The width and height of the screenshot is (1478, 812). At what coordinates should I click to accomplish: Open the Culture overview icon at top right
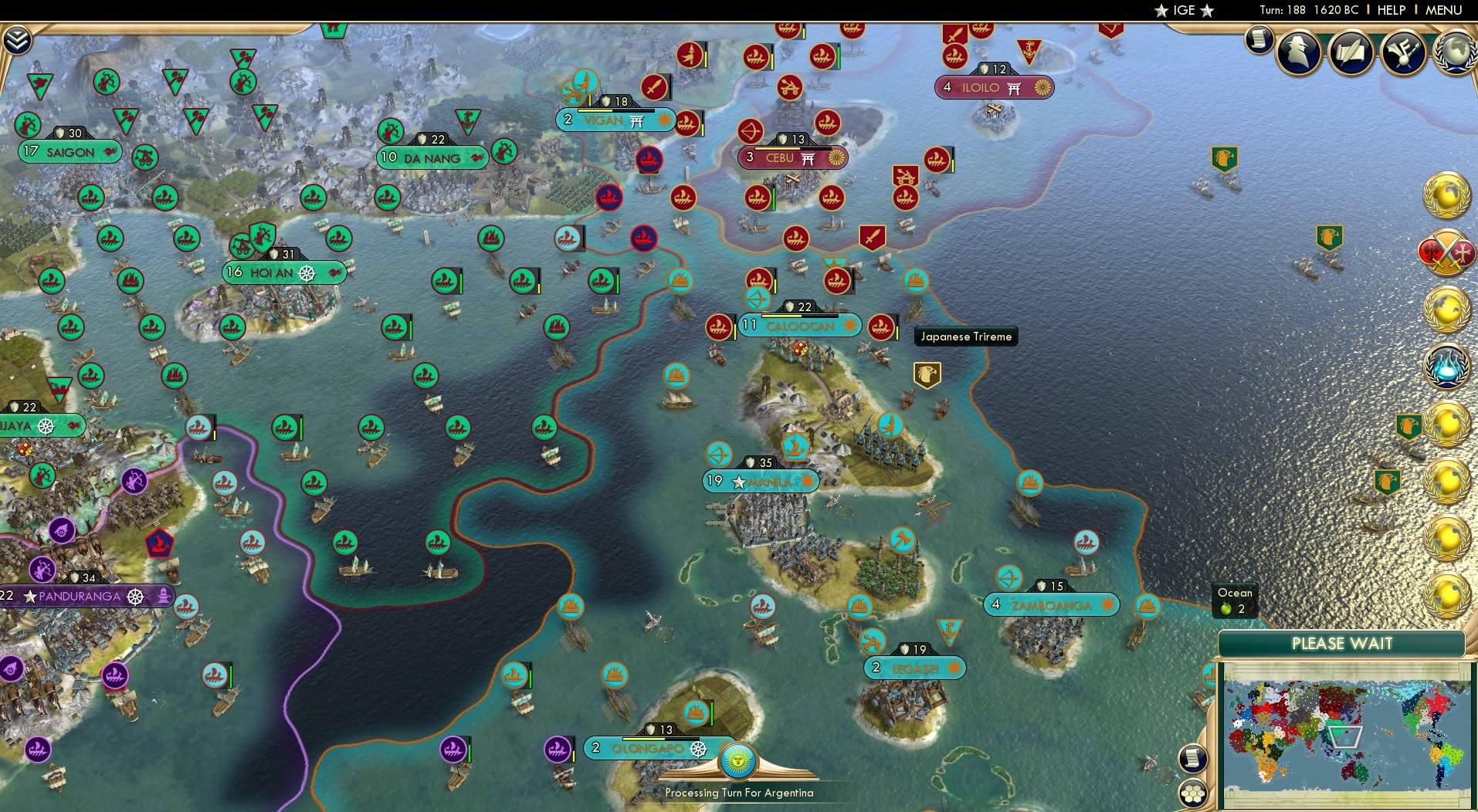[1405, 52]
